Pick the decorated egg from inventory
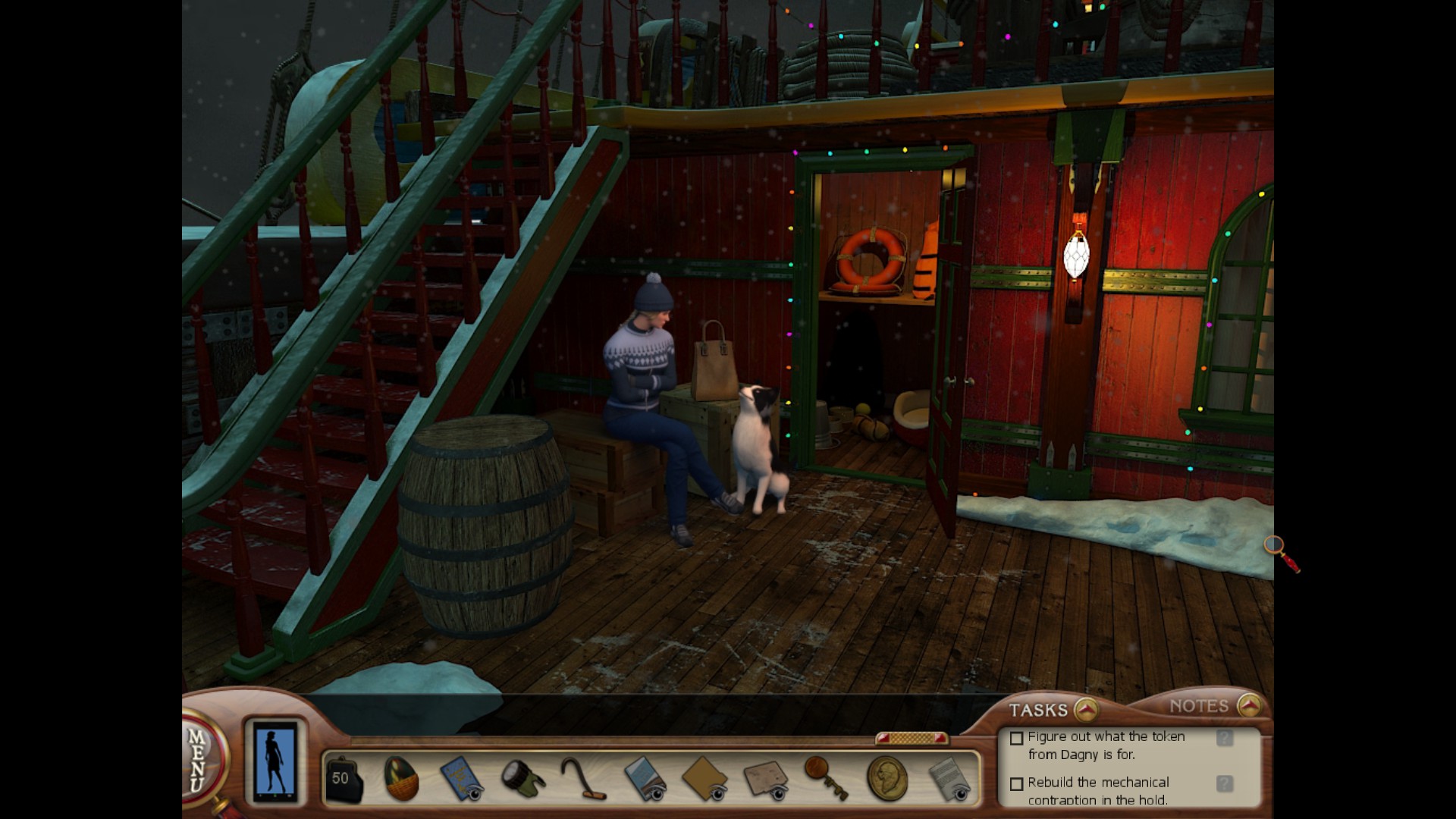The height and width of the screenshot is (819, 1456). click(x=401, y=779)
